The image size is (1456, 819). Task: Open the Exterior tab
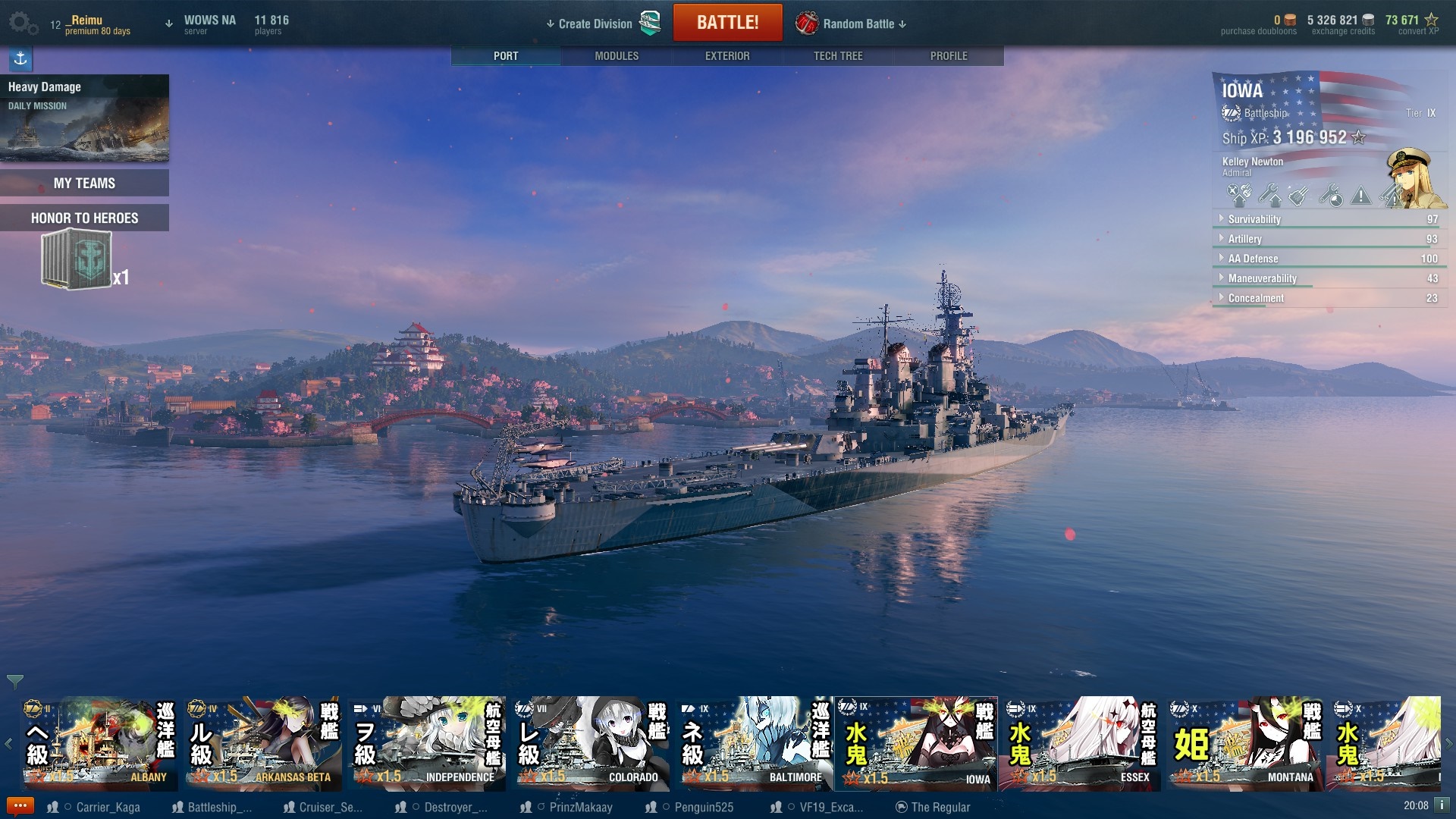(726, 56)
